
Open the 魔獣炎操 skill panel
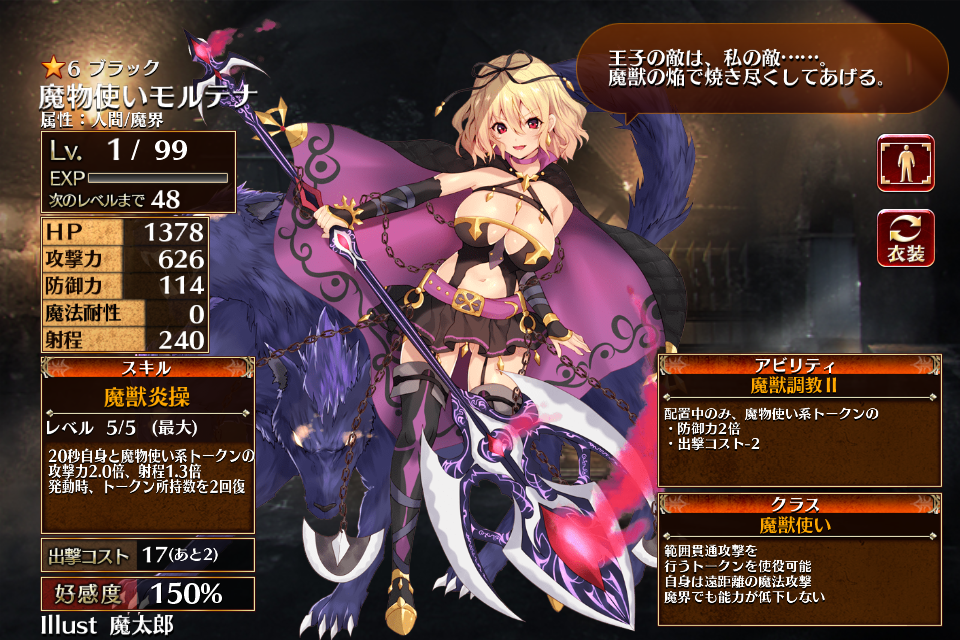point(147,445)
